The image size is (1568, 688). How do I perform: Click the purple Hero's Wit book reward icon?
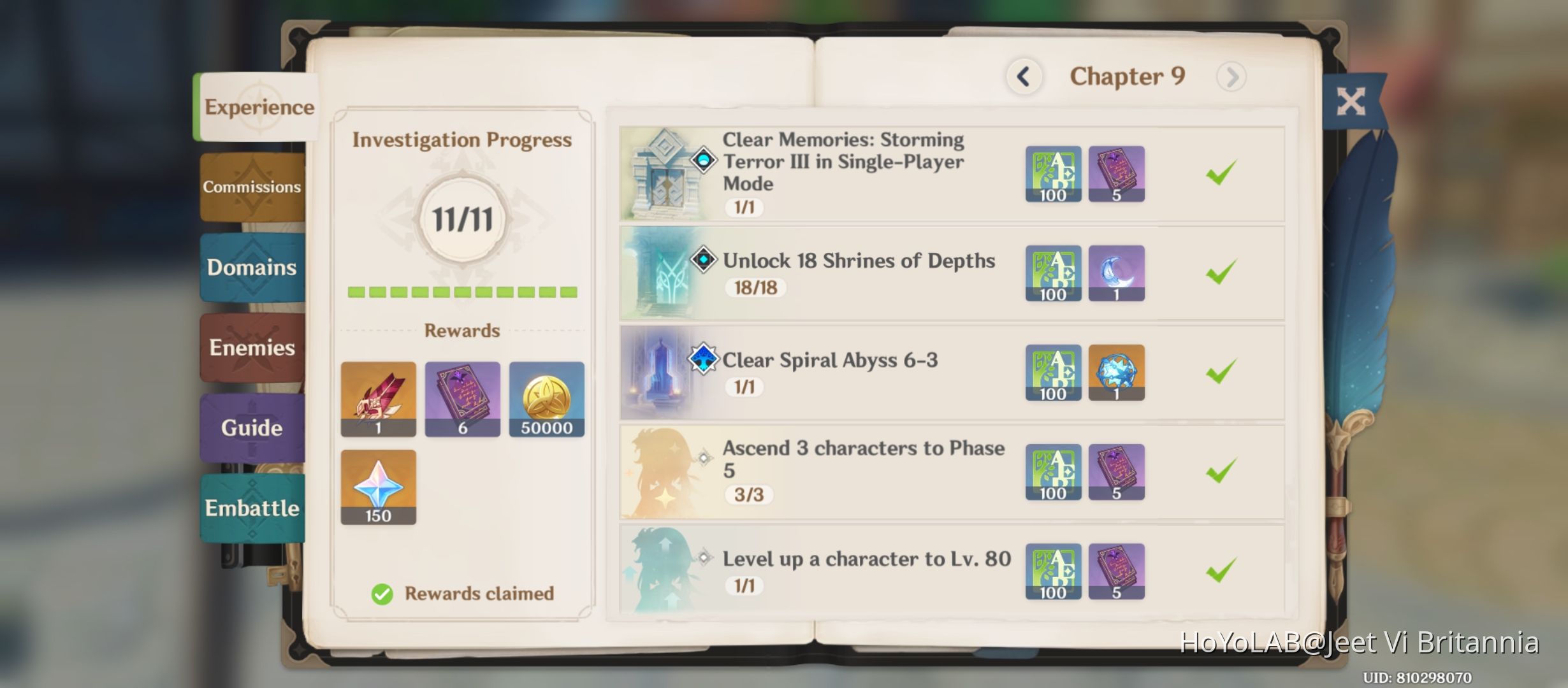click(x=463, y=399)
